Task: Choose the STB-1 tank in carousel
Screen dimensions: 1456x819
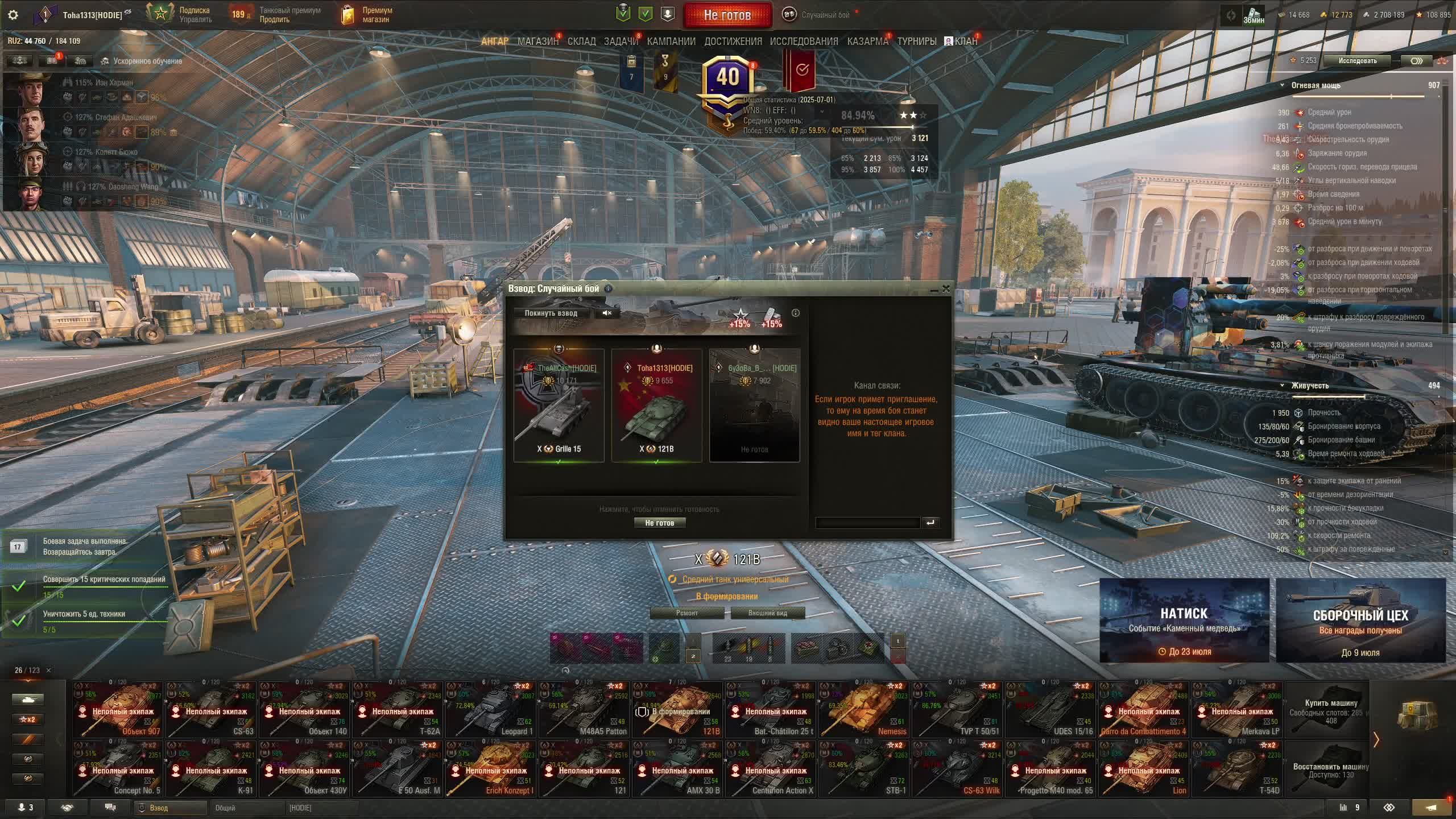Action: click(x=864, y=769)
